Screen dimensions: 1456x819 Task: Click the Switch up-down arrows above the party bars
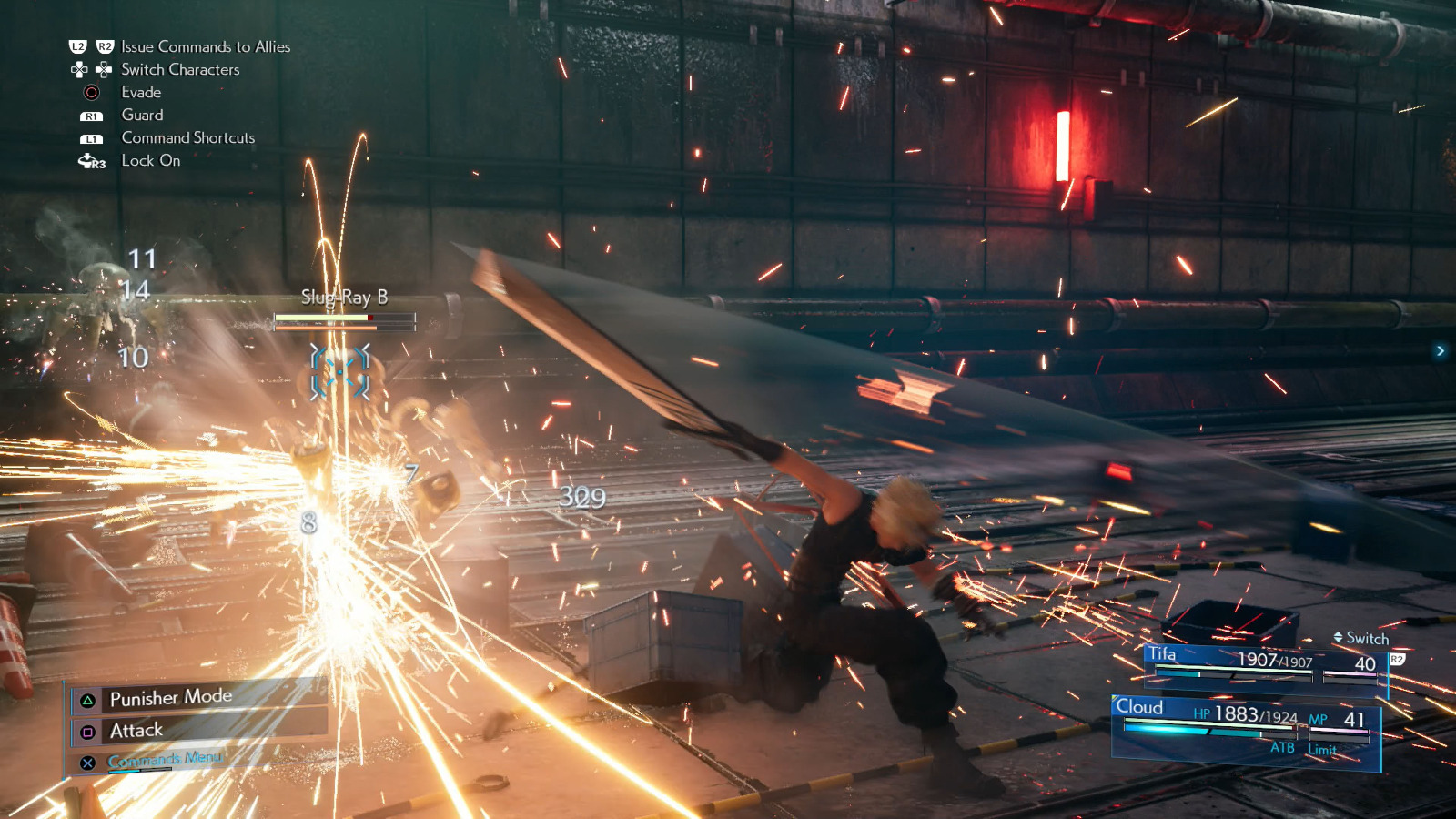(1339, 637)
